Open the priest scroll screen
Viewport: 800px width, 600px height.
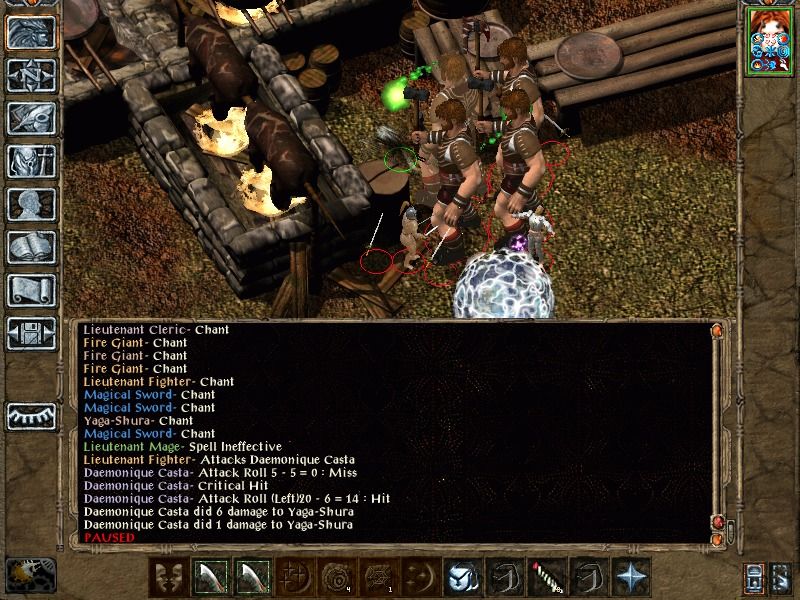(x=32, y=291)
